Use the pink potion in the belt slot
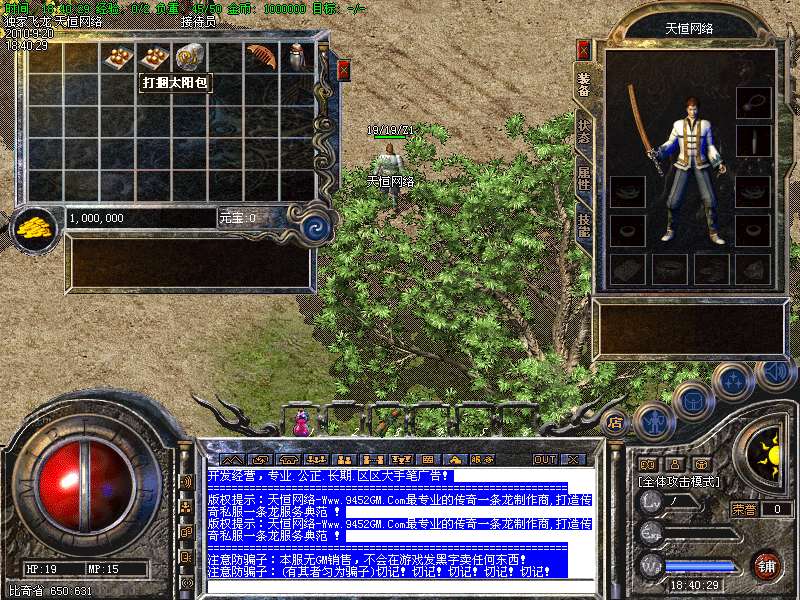This screenshot has width=800, height=600. (x=301, y=422)
